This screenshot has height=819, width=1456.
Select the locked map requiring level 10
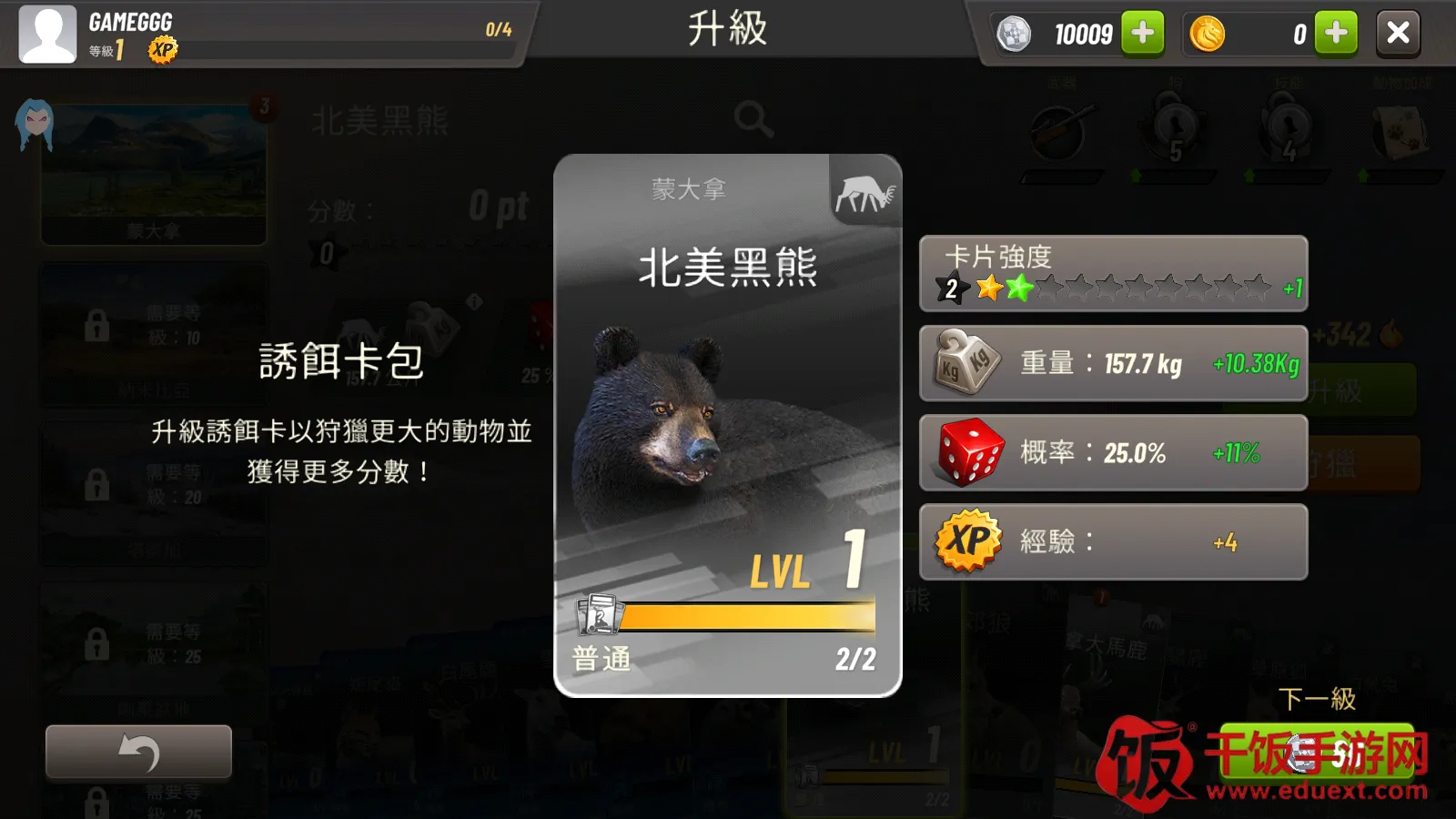pyautogui.click(x=153, y=335)
